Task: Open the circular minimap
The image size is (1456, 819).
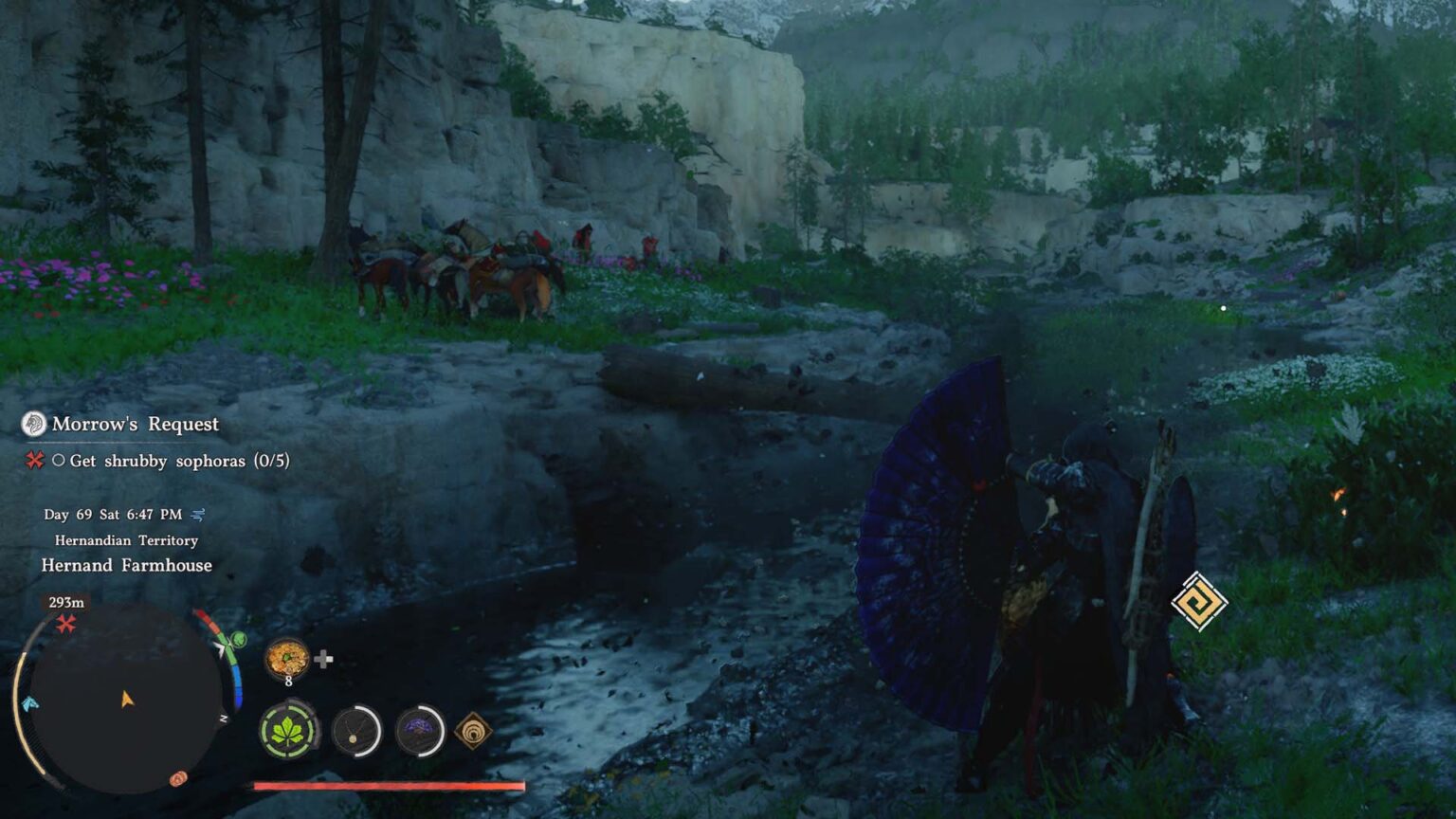Action: click(125, 700)
